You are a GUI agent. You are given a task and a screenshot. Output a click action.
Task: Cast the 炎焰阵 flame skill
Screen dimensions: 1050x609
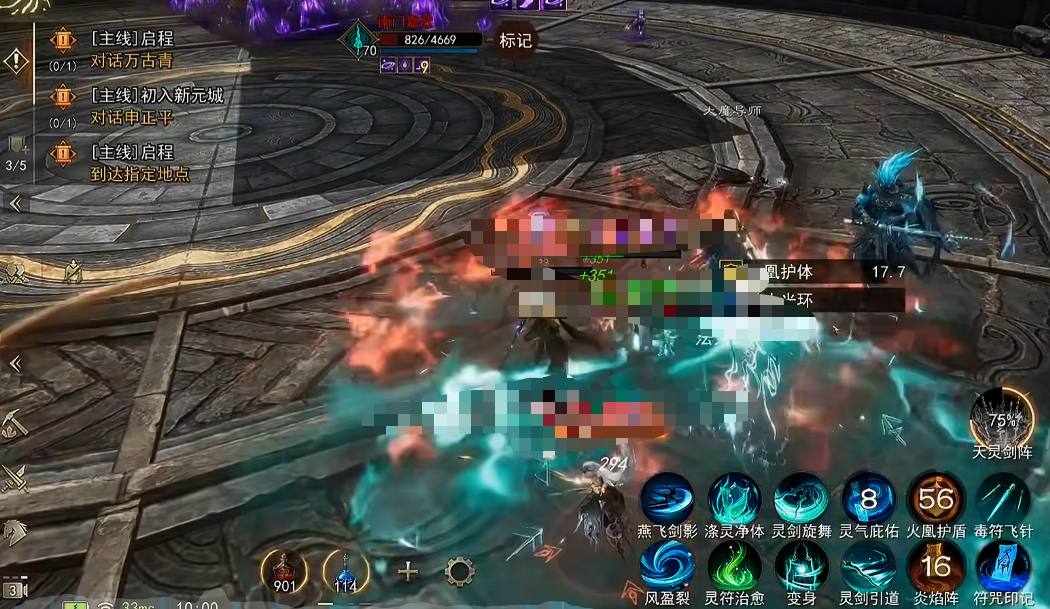(936, 566)
